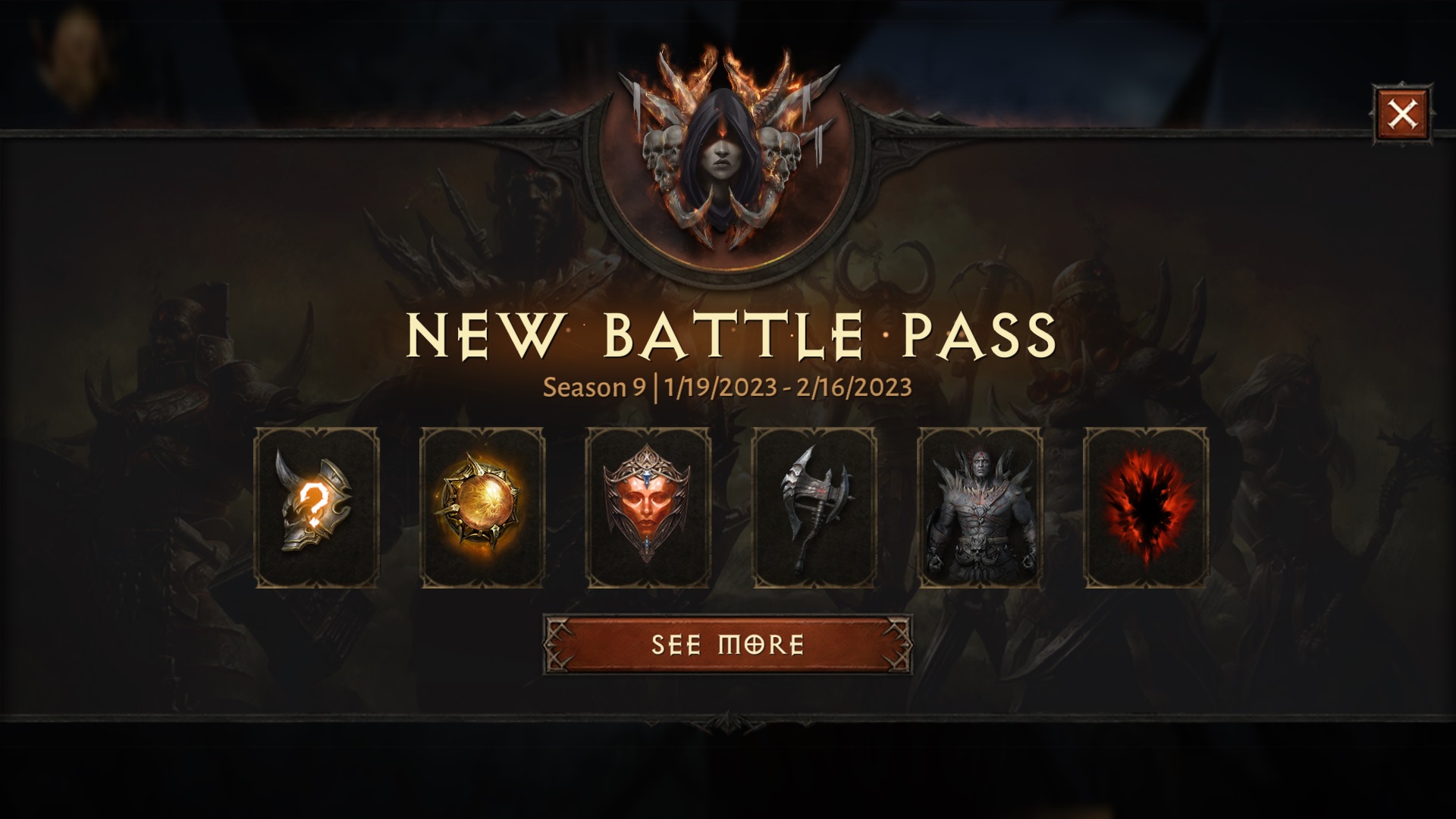Select the Season 9 date range text

coord(728,387)
